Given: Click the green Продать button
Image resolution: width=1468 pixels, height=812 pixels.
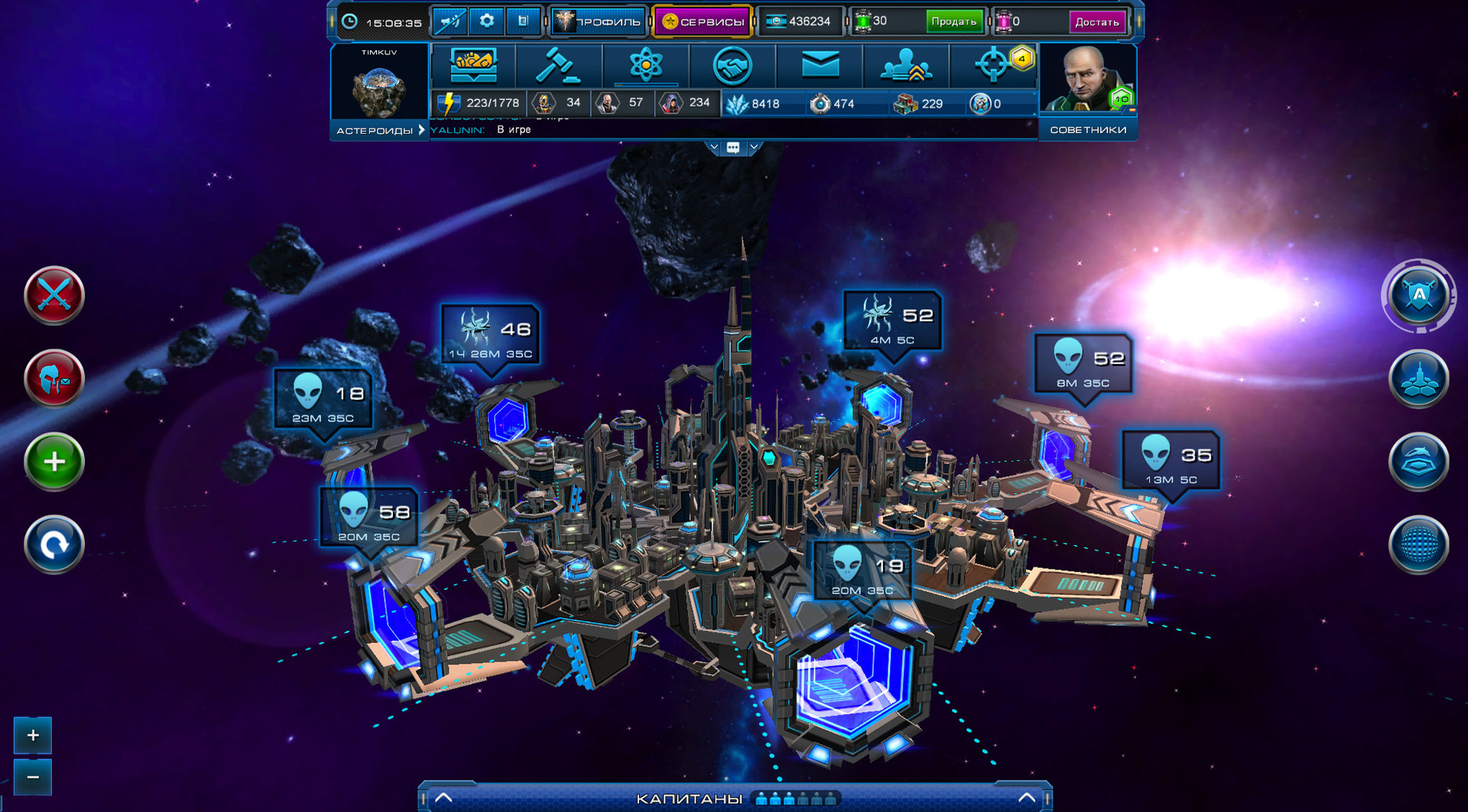Looking at the screenshot, I should point(953,21).
